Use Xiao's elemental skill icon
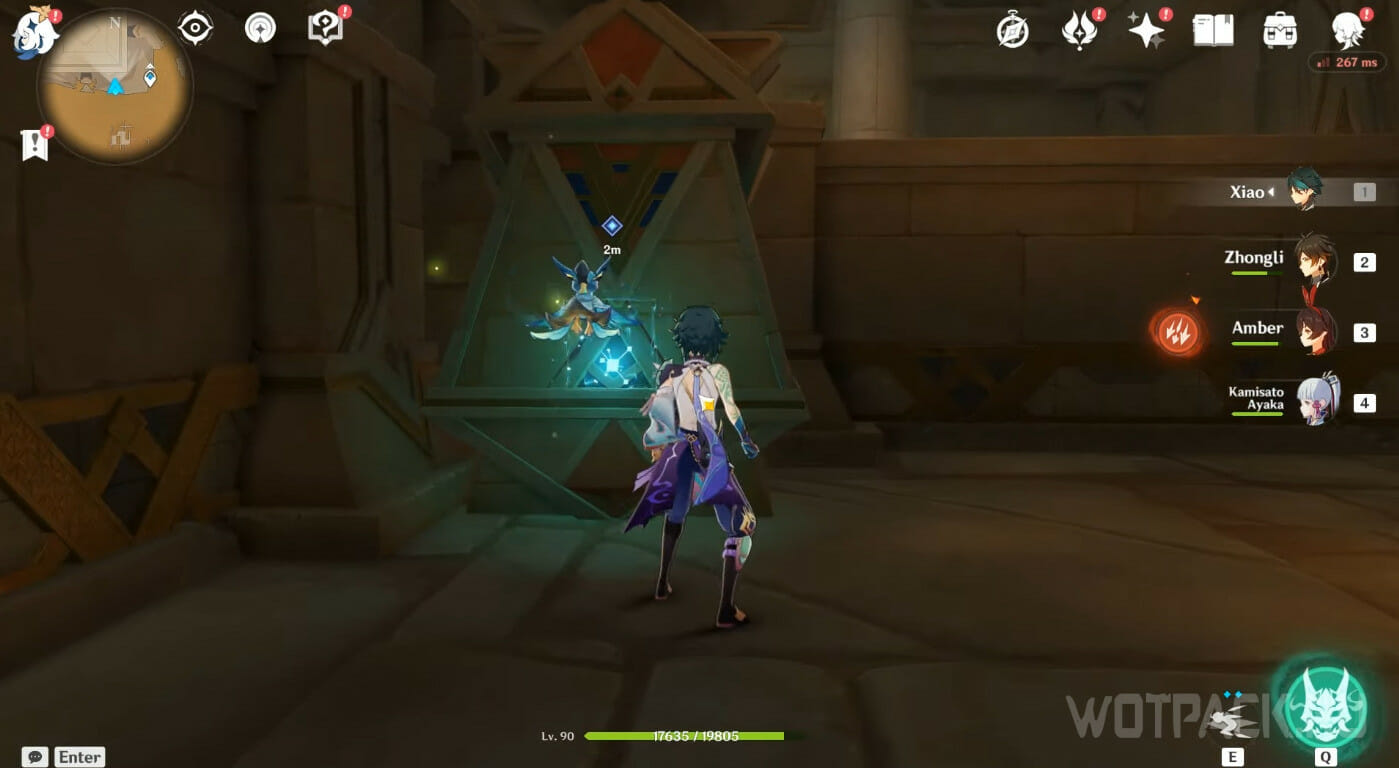 point(1232,718)
